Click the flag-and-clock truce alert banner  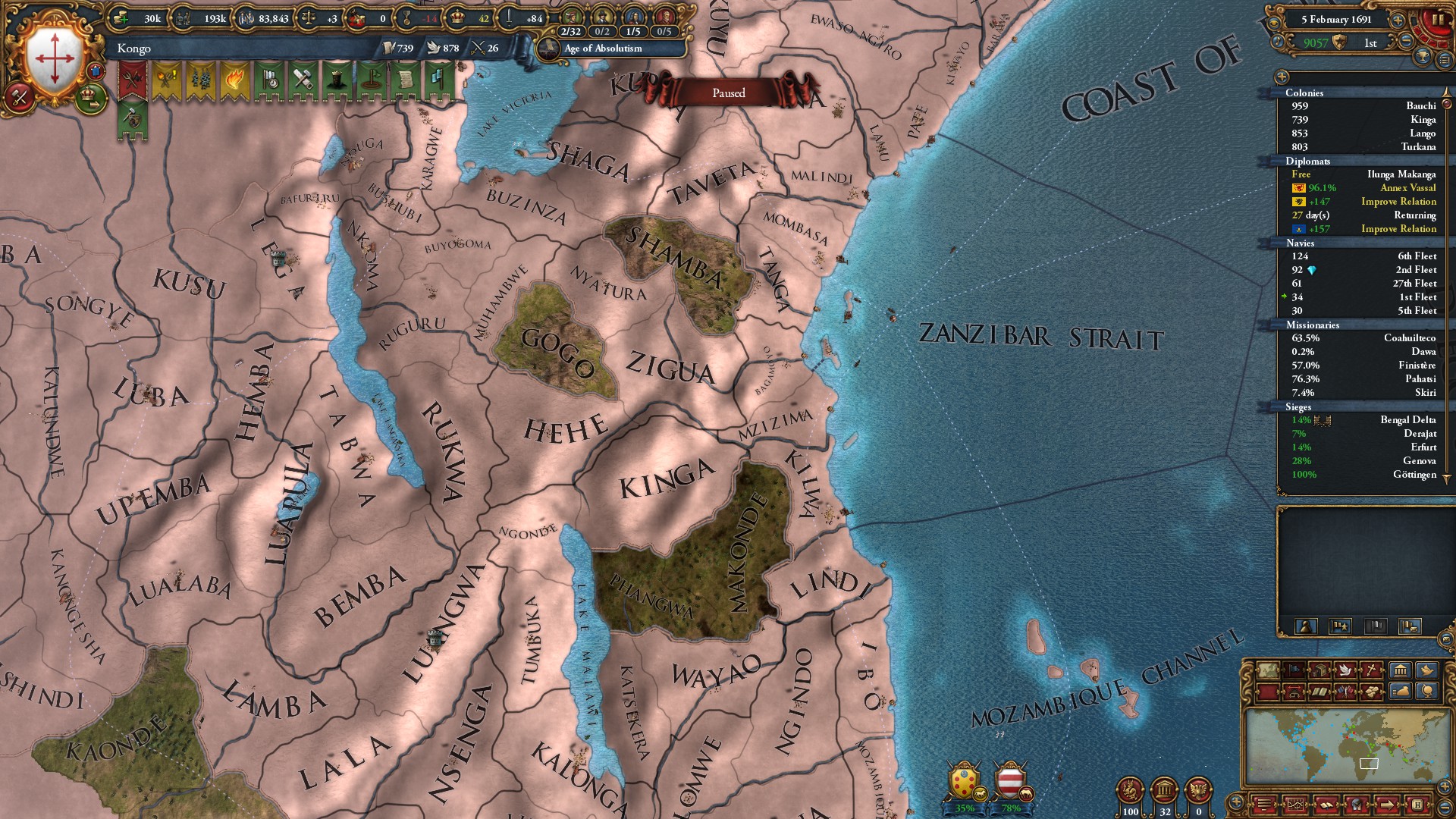(268, 80)
